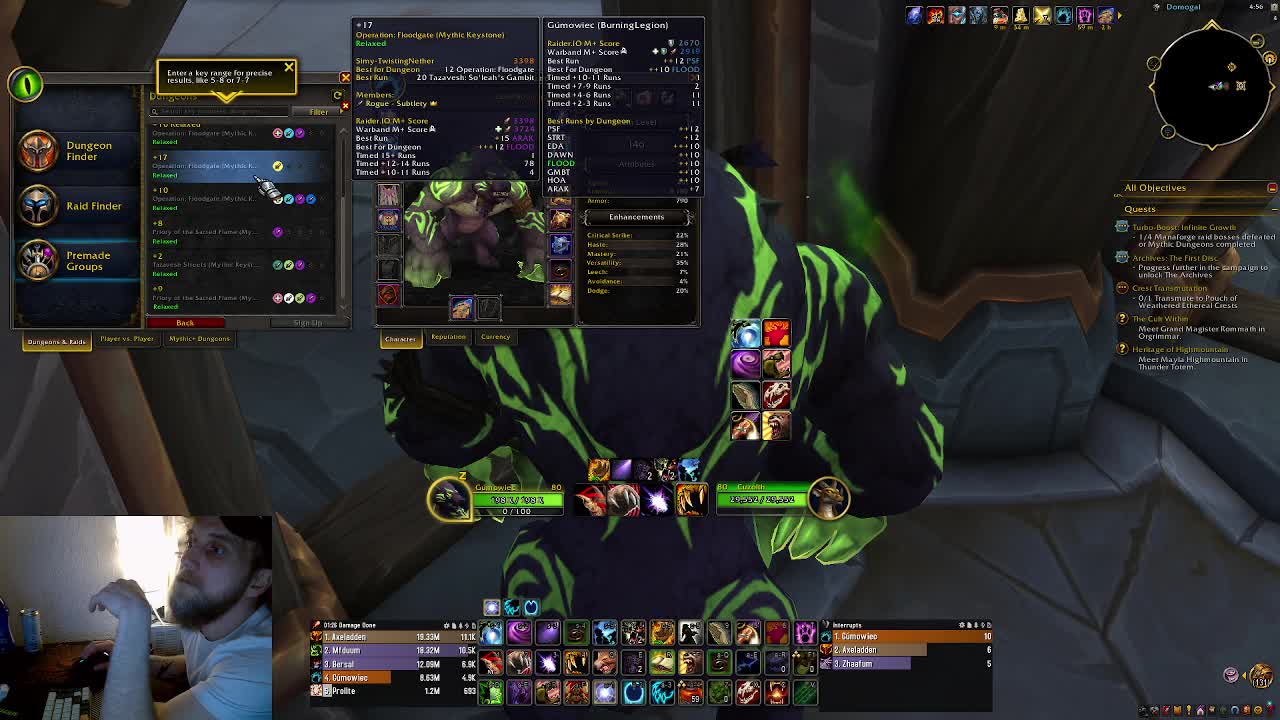Close the Group Finder window

[345, 77]
